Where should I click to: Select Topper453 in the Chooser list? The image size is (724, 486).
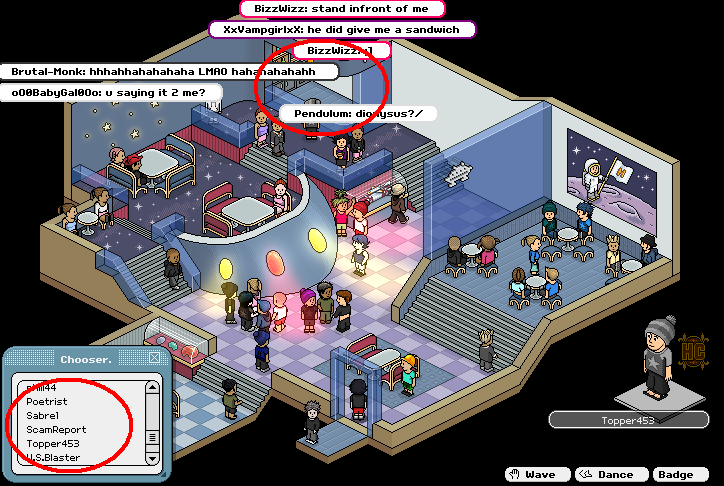click(x=53, y=443)
